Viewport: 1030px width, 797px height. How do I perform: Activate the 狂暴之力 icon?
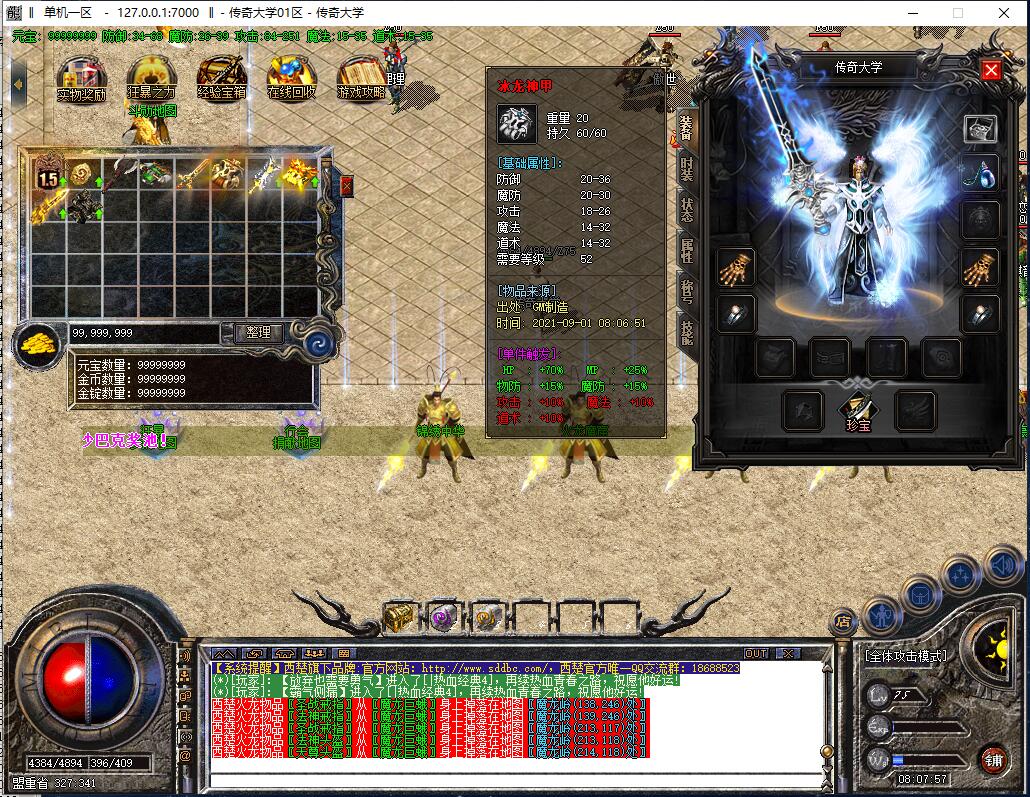pos(151,76)
